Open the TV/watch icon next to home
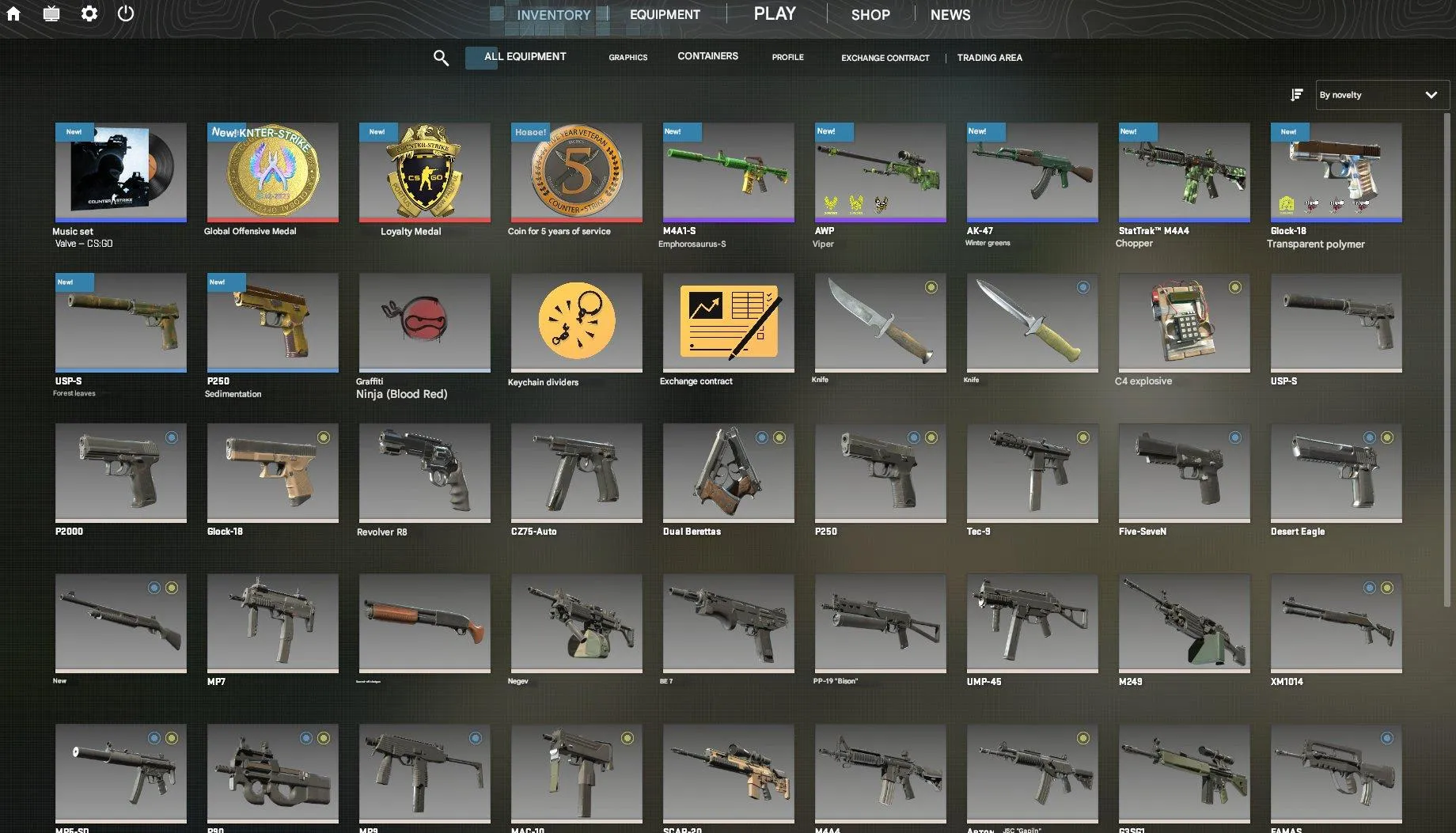The height and width of the screenshot is (833, 1456). point(51,13)
